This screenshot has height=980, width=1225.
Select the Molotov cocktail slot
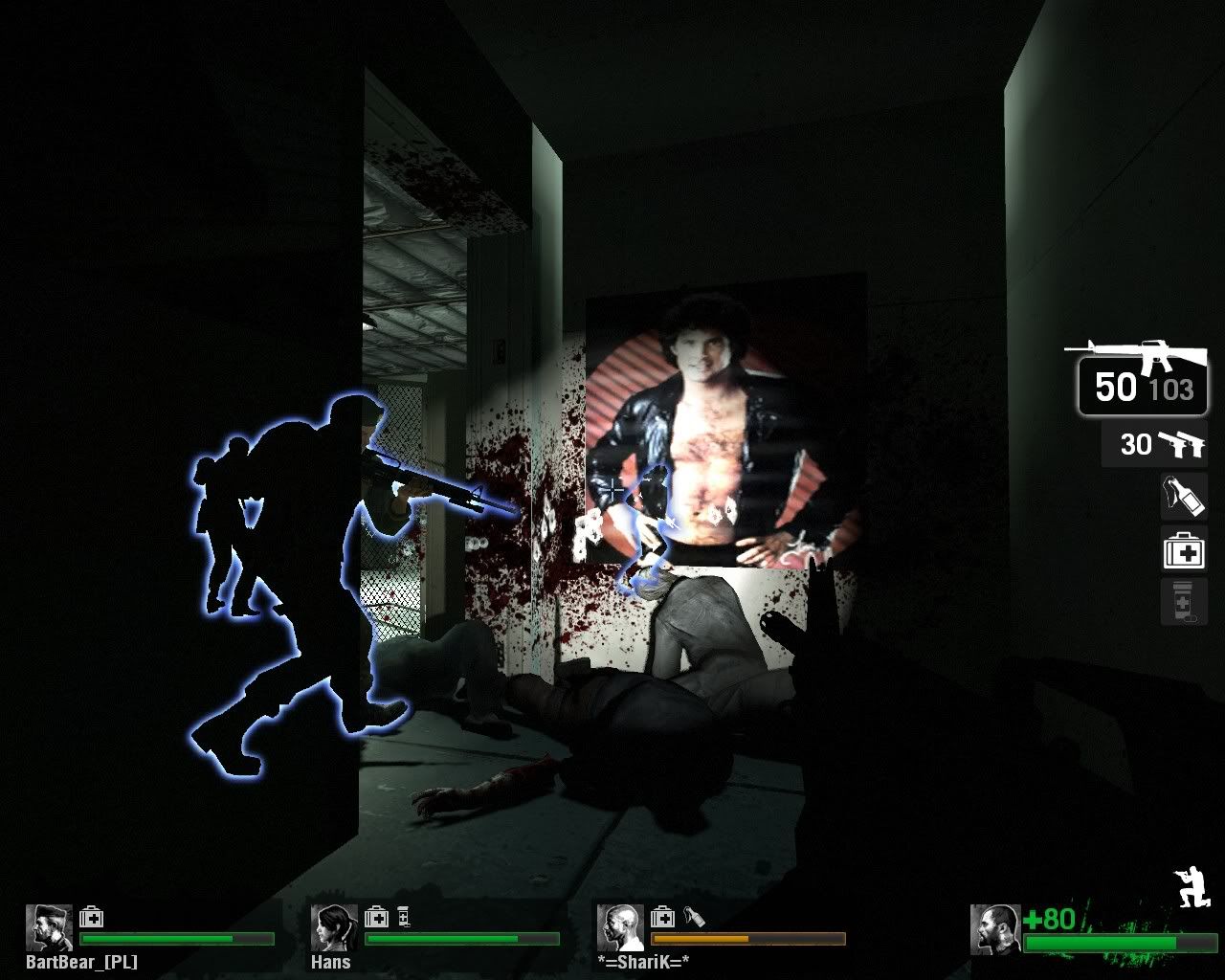click(x=1184, y=496)
